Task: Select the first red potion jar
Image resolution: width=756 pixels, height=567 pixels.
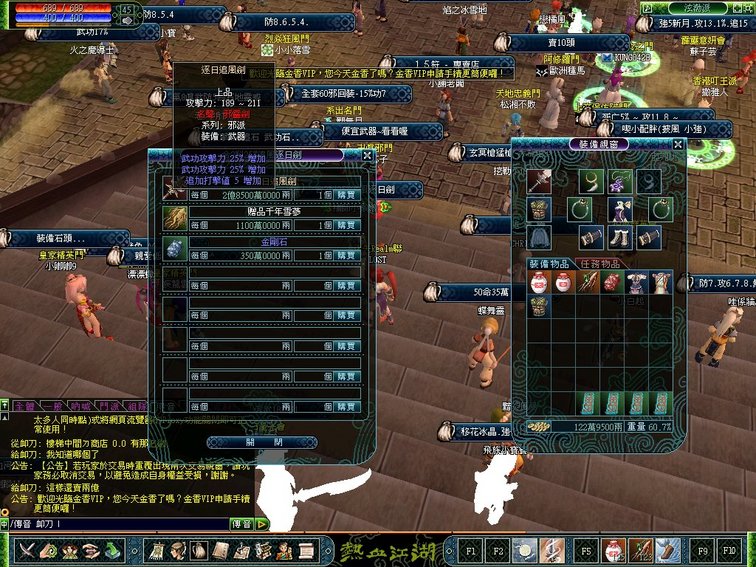Action: (539, 282)
